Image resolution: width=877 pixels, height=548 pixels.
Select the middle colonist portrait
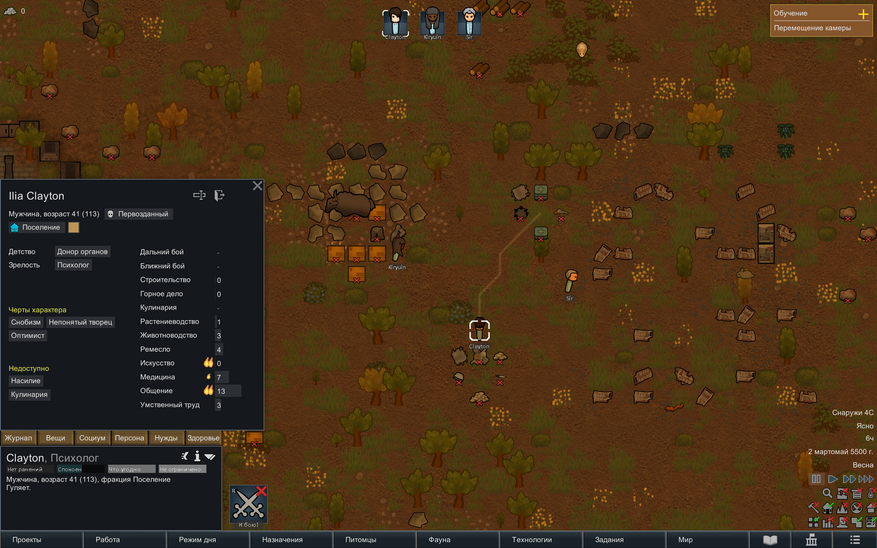click(431, 21)
